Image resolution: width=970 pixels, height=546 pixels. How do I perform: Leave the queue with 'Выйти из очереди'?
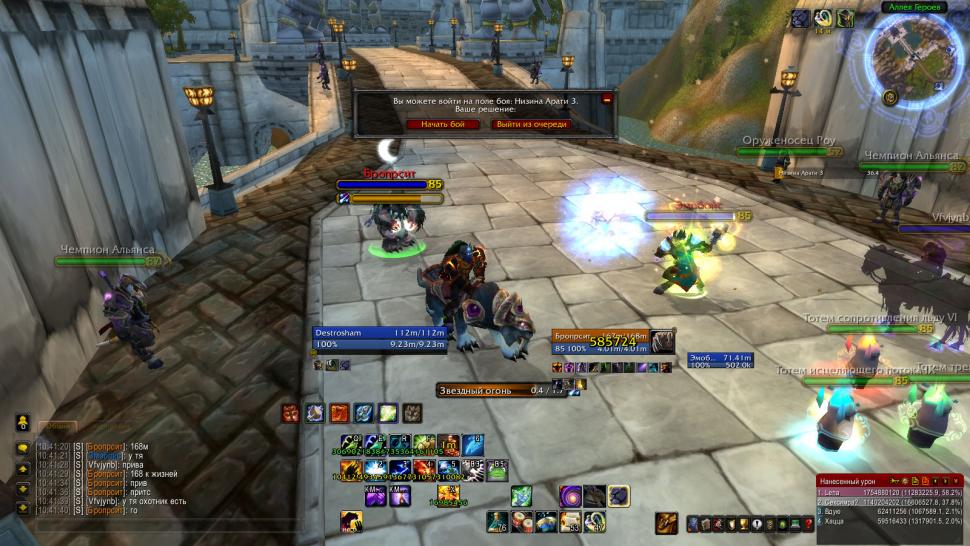531,124
